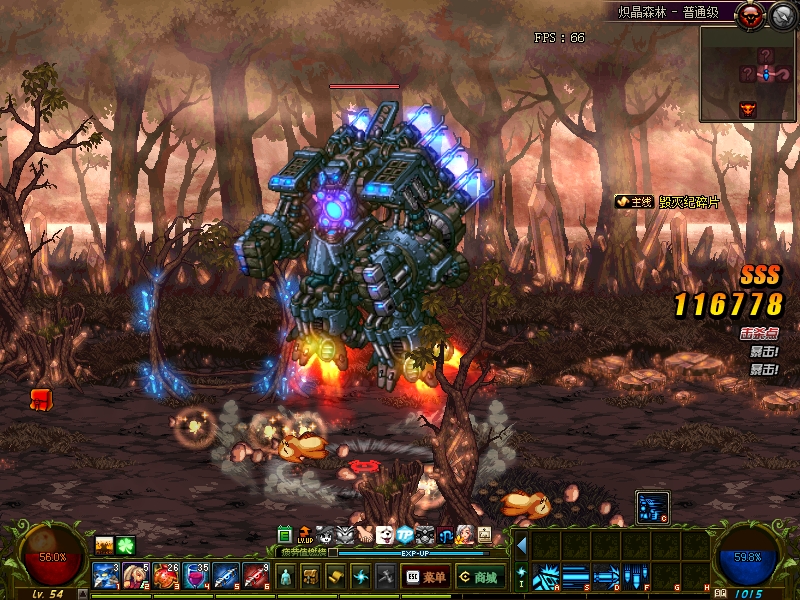Click the LV.UP arrow icon
The width and height of the screenshot is (800, 600).
pyautogui.click(x=305, y=535)
